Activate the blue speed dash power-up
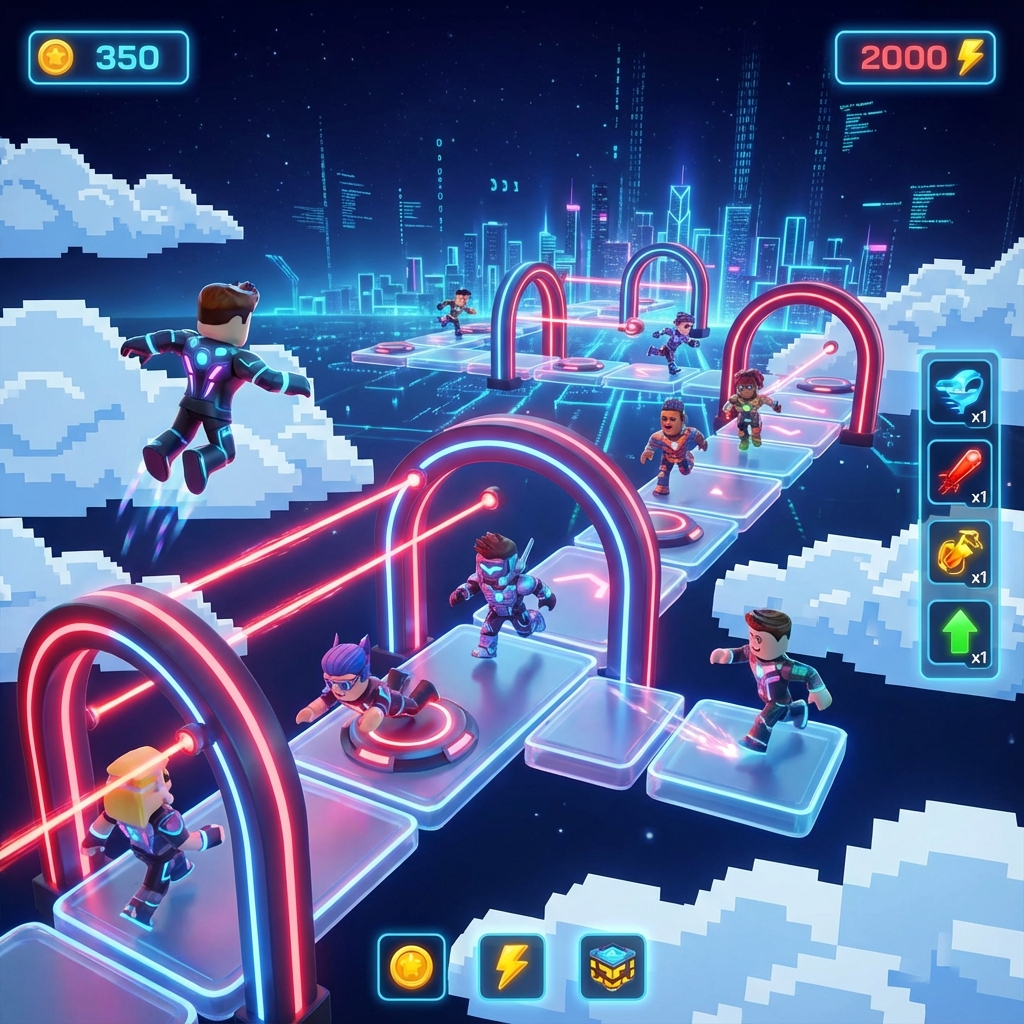 tap(959, 392)
